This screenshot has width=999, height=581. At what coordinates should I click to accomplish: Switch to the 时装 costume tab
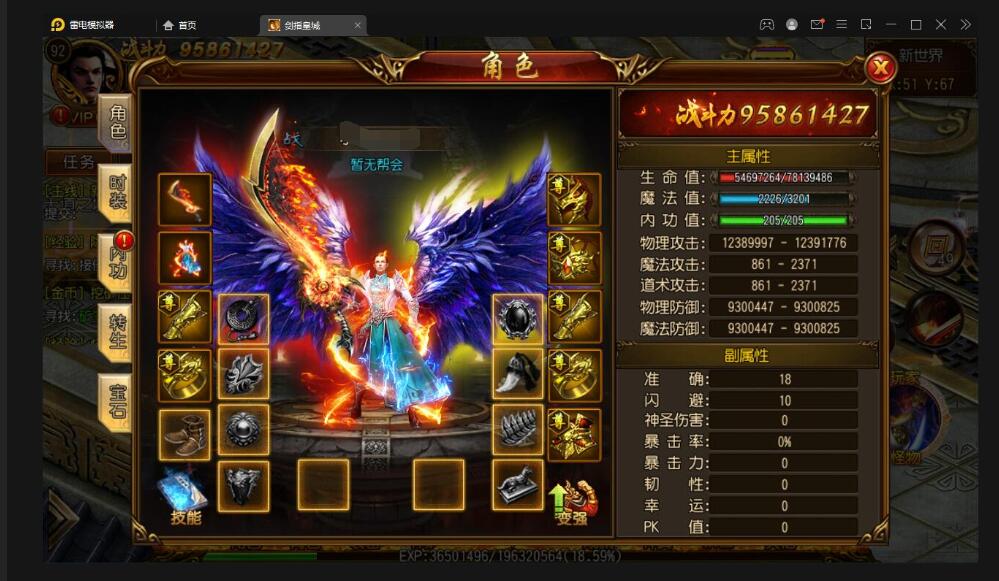(117, 189)
